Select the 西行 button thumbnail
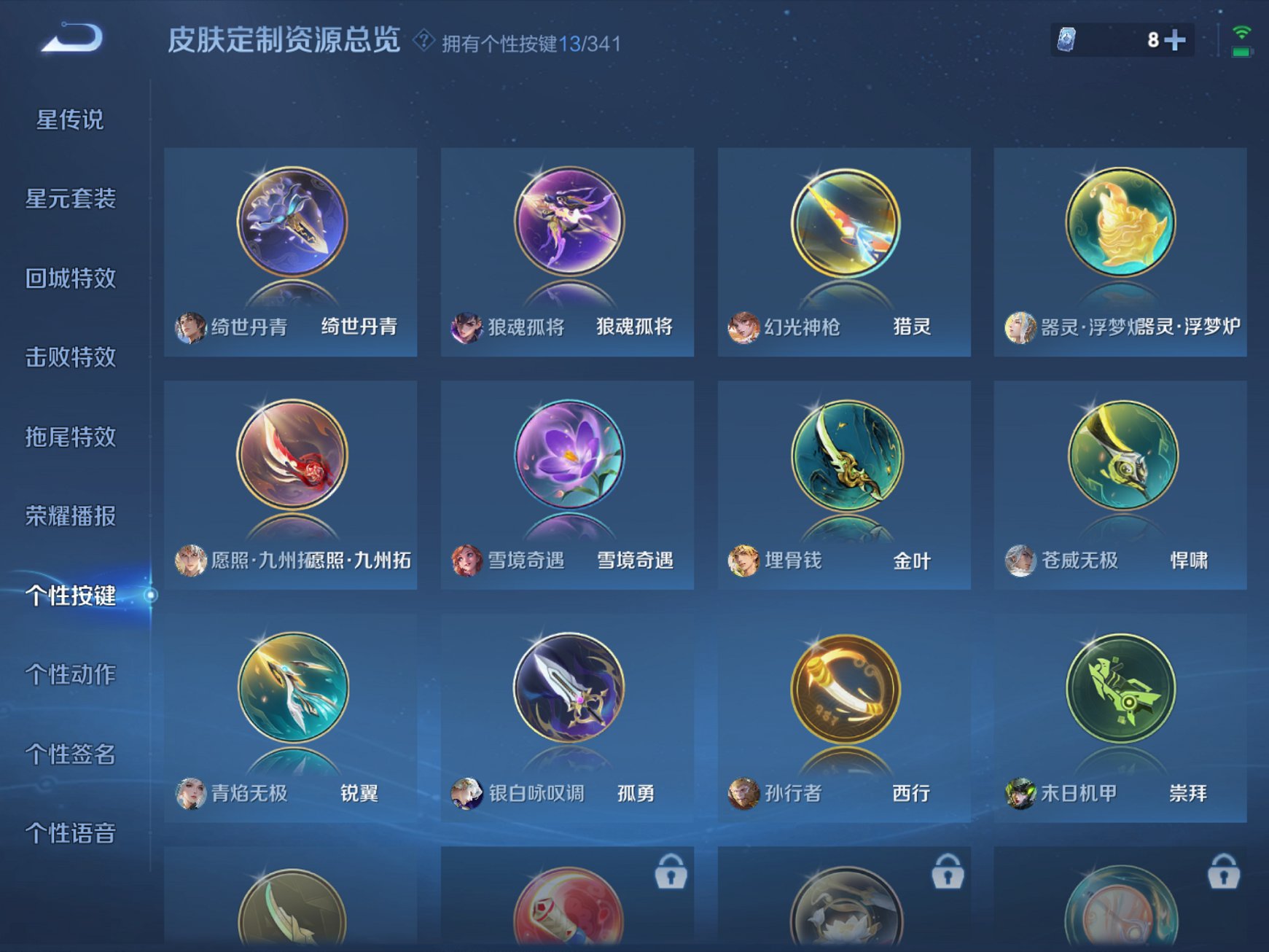This screenshot has width=1269, height=952. (844, 689)
